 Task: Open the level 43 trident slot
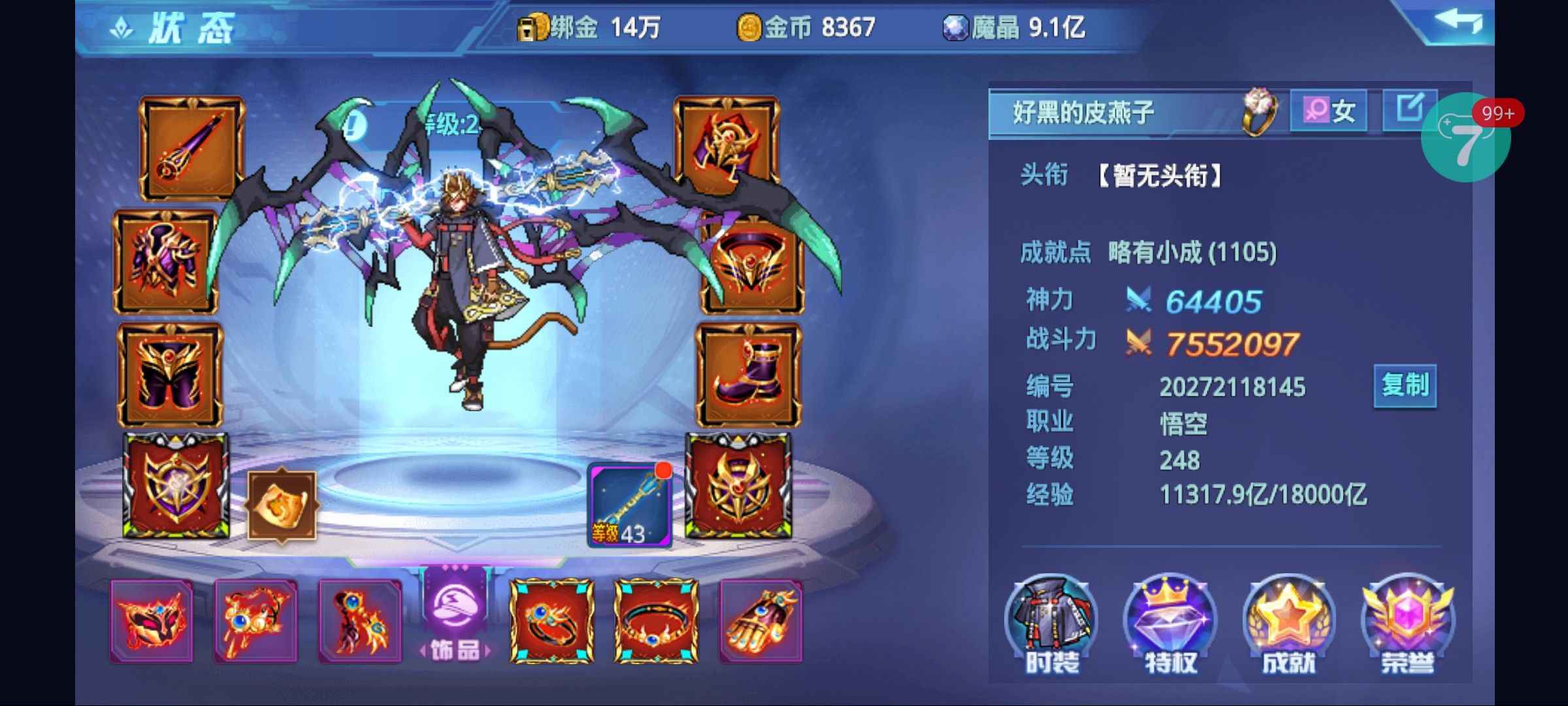point(629,505)
